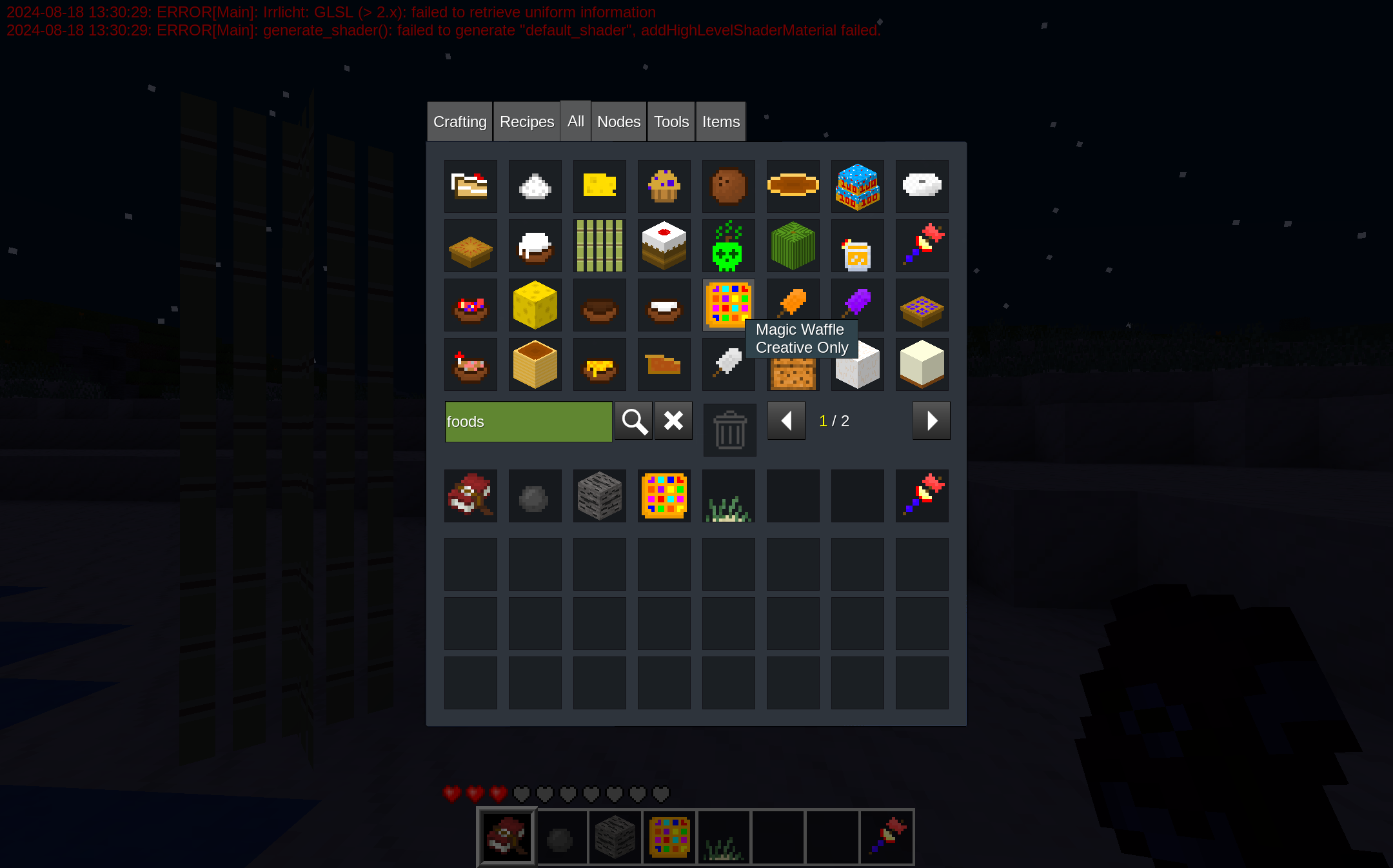Click the red book in inventory
Screen dimensions: 1393x868
pos(470,496)
